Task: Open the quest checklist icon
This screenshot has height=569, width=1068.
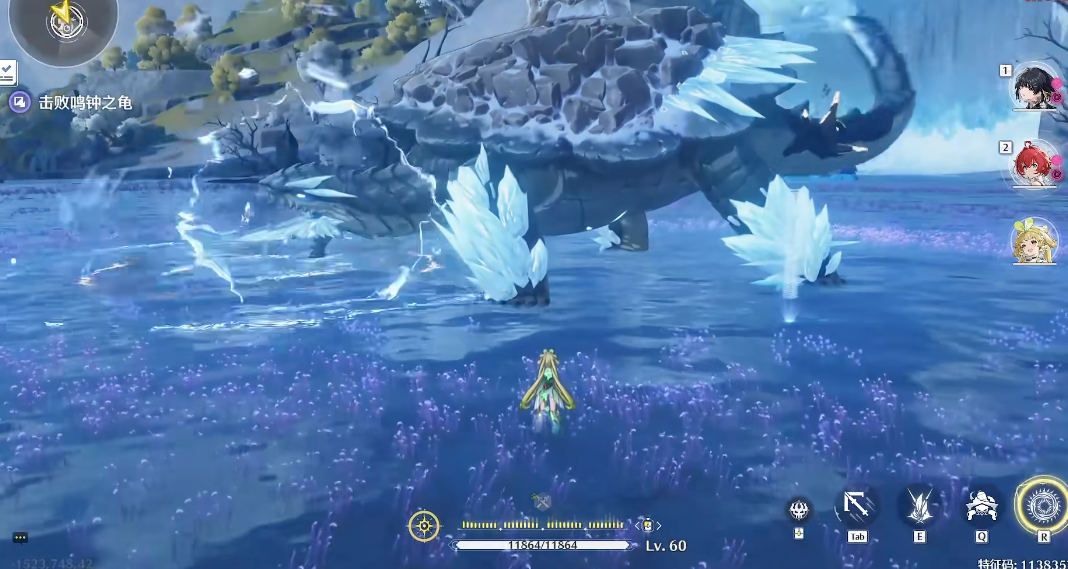Action: [x=7, y=72]
